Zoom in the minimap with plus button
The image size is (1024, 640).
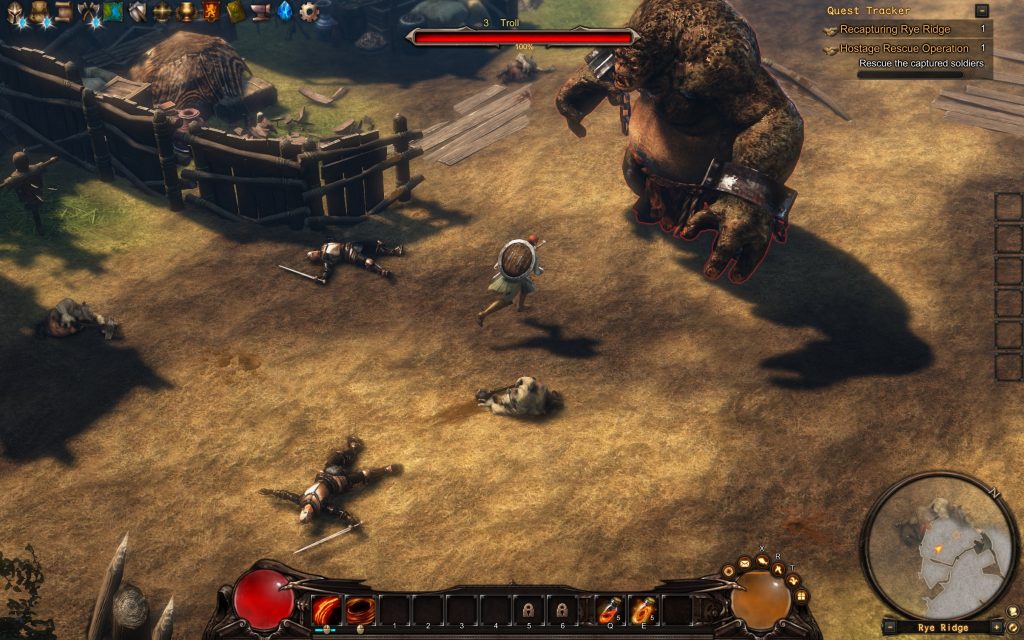point(997,627)
